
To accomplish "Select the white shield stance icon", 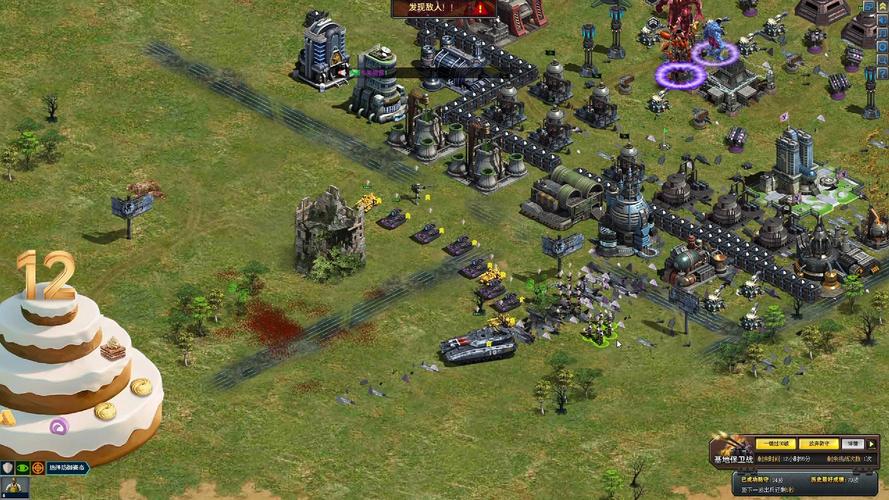I will click(x=7, y=467).
